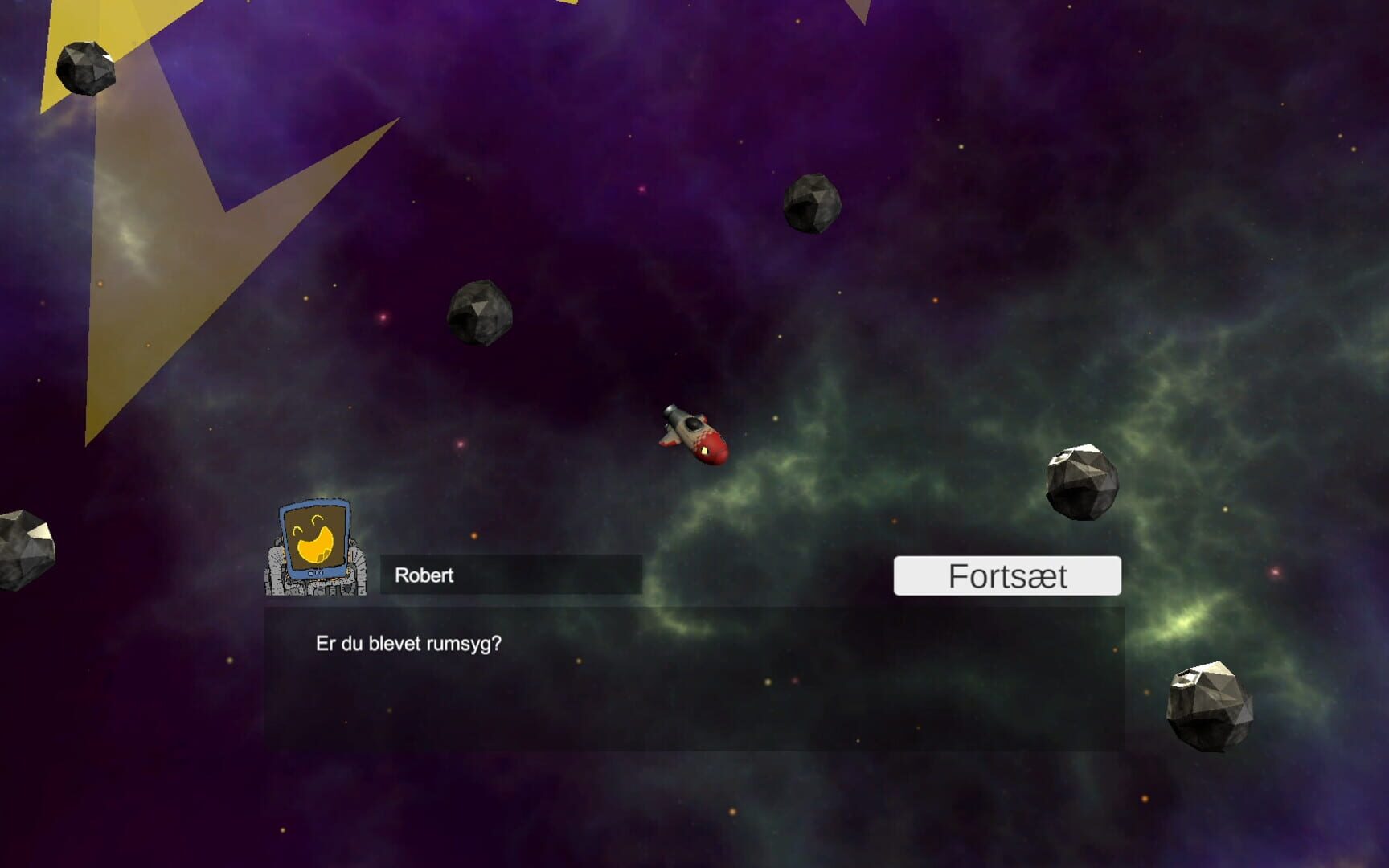
Task: Click the Fortsæt button to continue
Action: coord(1008,575)
